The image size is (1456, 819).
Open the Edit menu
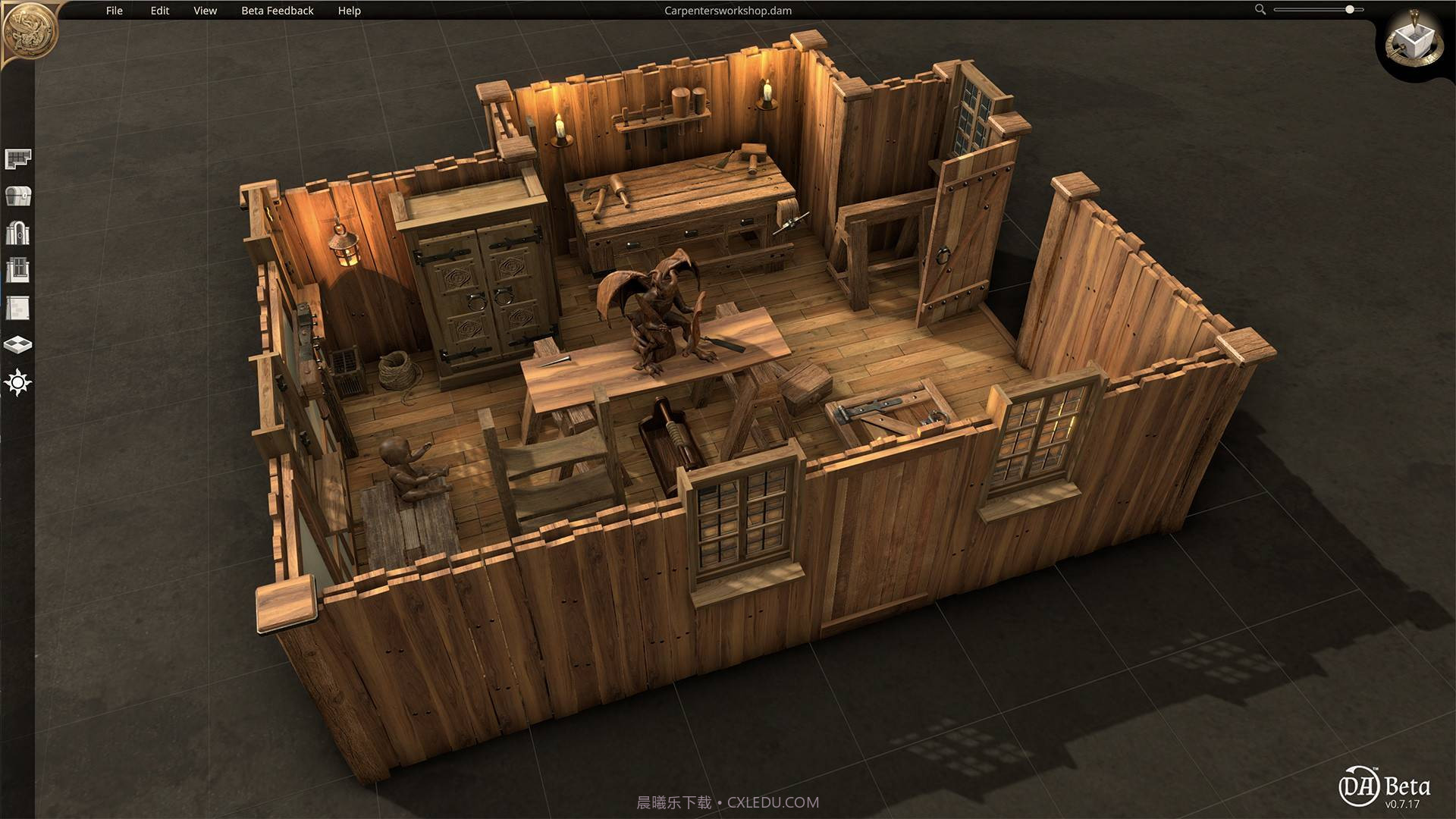tap(160, 11)
